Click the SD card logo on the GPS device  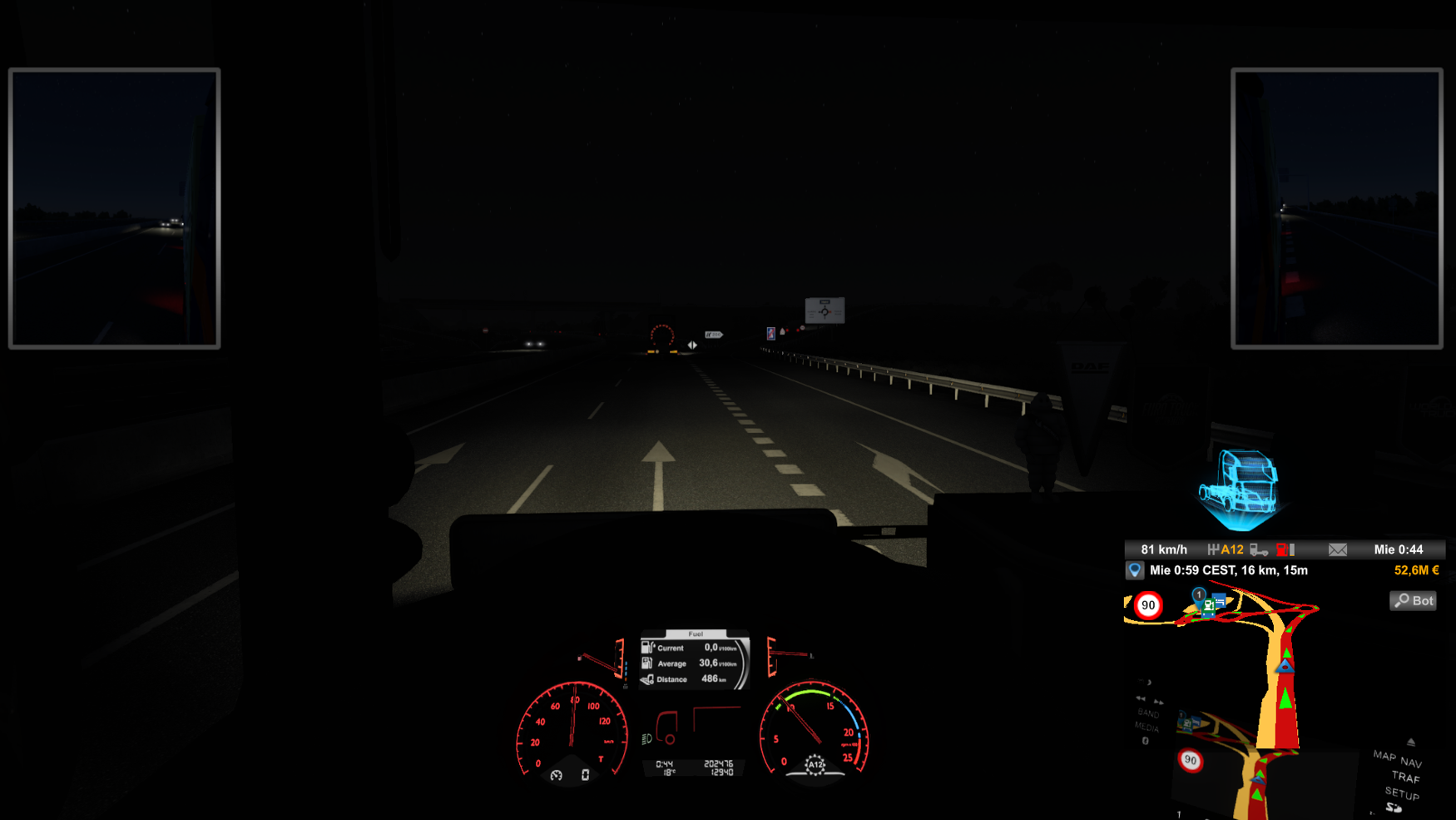pyautogui.click(x=1394, y=808)
